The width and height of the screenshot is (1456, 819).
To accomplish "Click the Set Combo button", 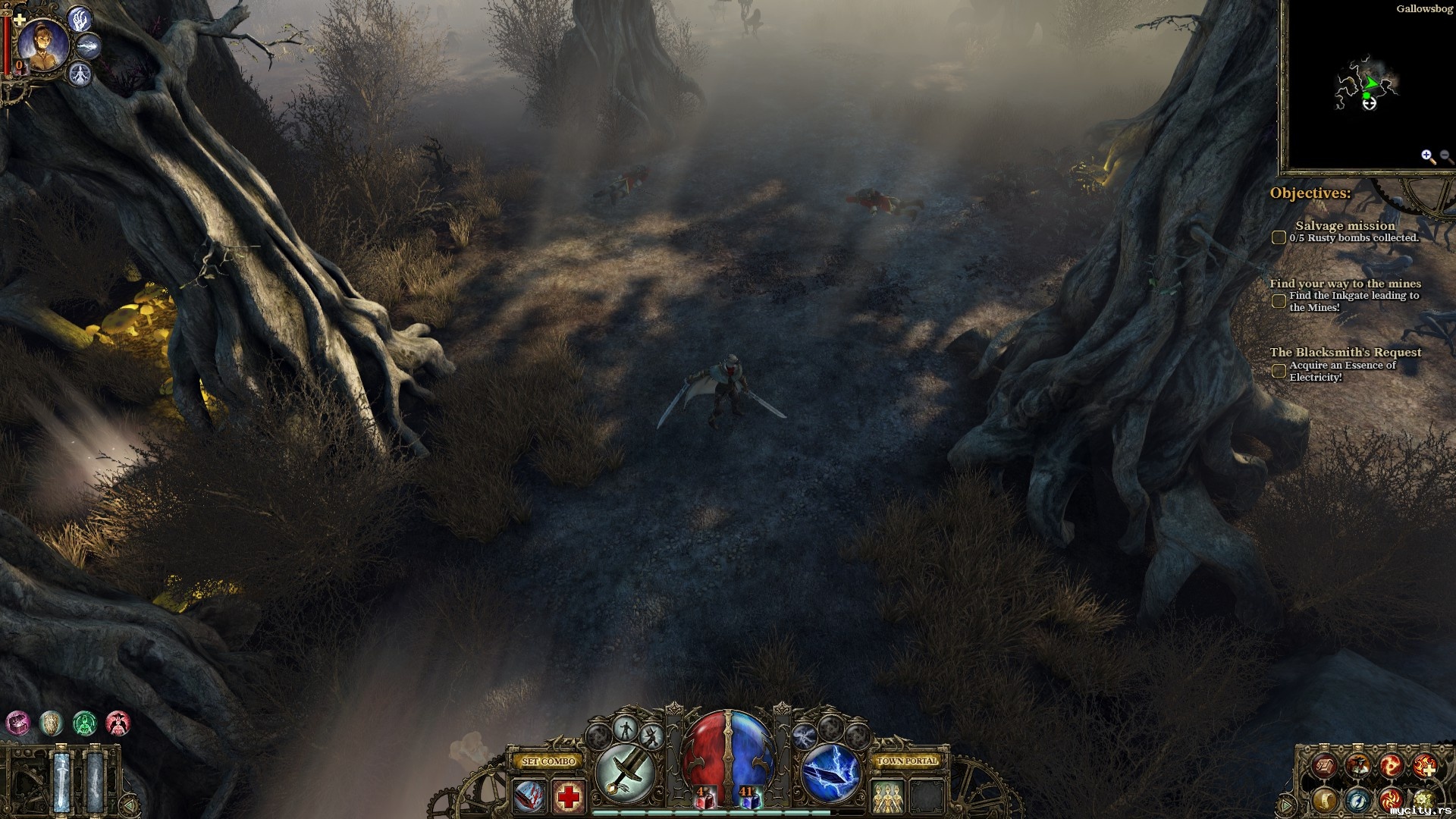I will pos(549,761).
